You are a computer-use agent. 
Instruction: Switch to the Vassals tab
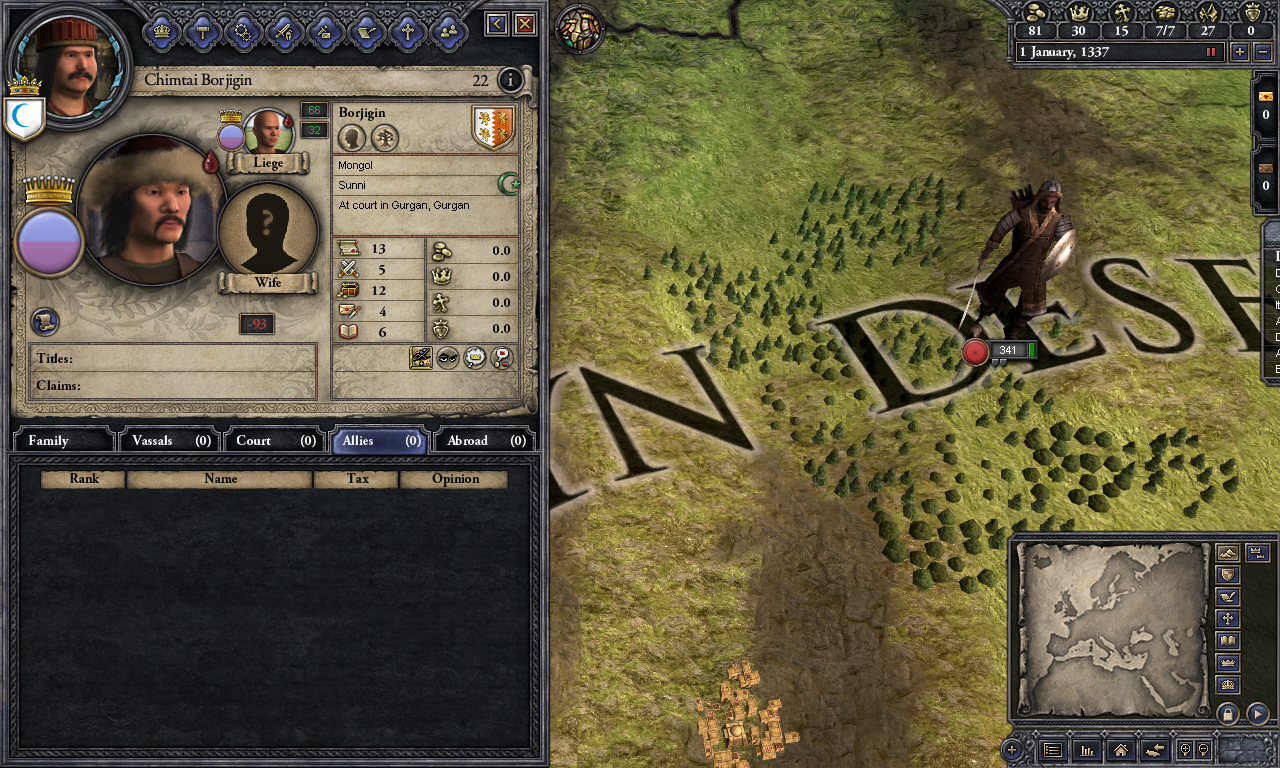168,440
